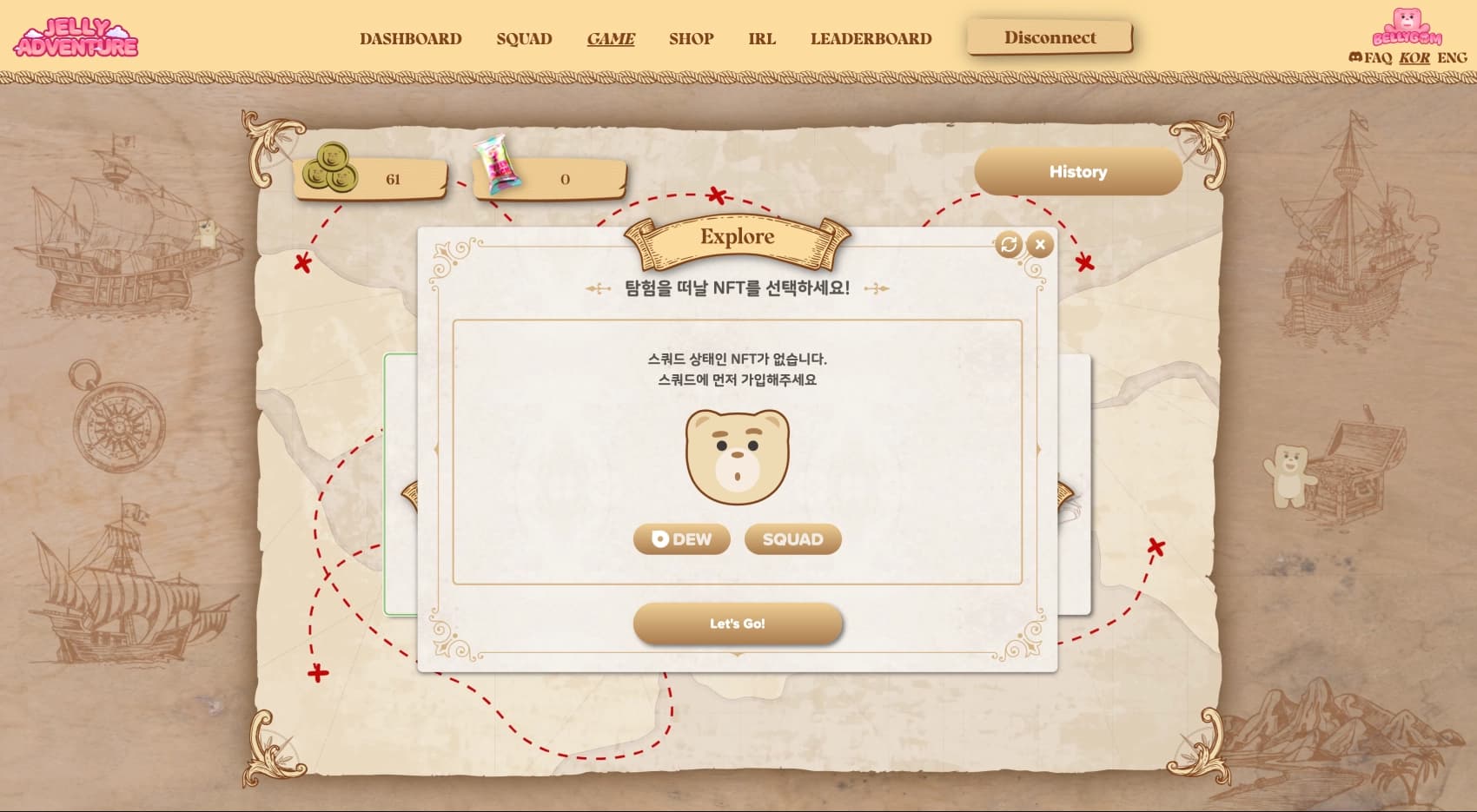Select the KOR language option
This screenshot has width=1477, height=812.
click(1414, 57)
